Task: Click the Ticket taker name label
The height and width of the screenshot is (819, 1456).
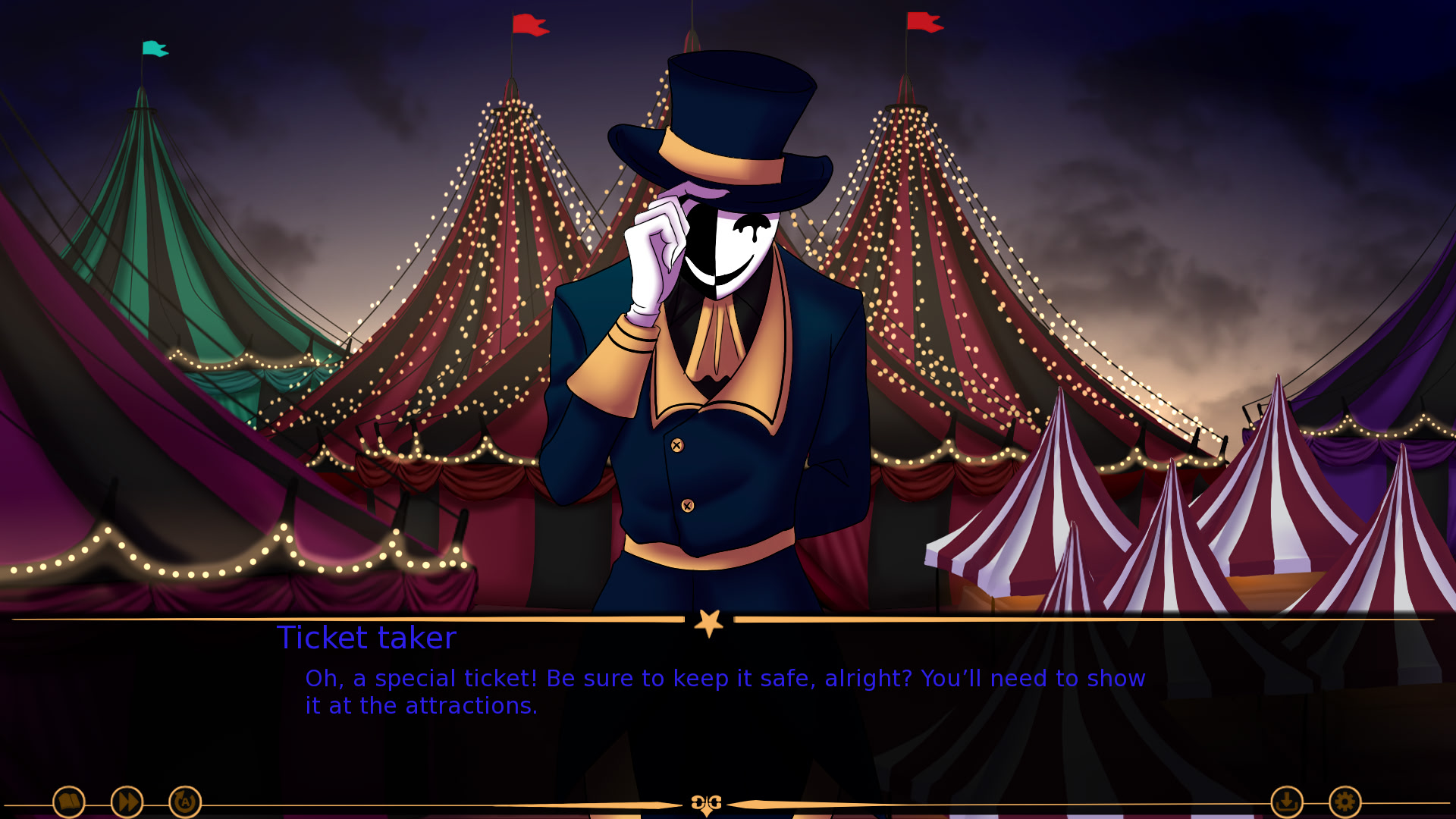Action: pyautogui.click(x=367, y=638)
